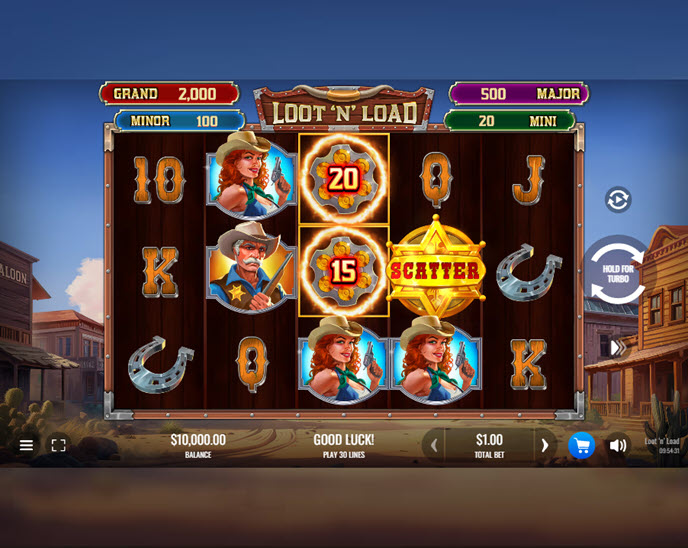Spin the reels with the Hold for Turbo button

pos(618,270)
